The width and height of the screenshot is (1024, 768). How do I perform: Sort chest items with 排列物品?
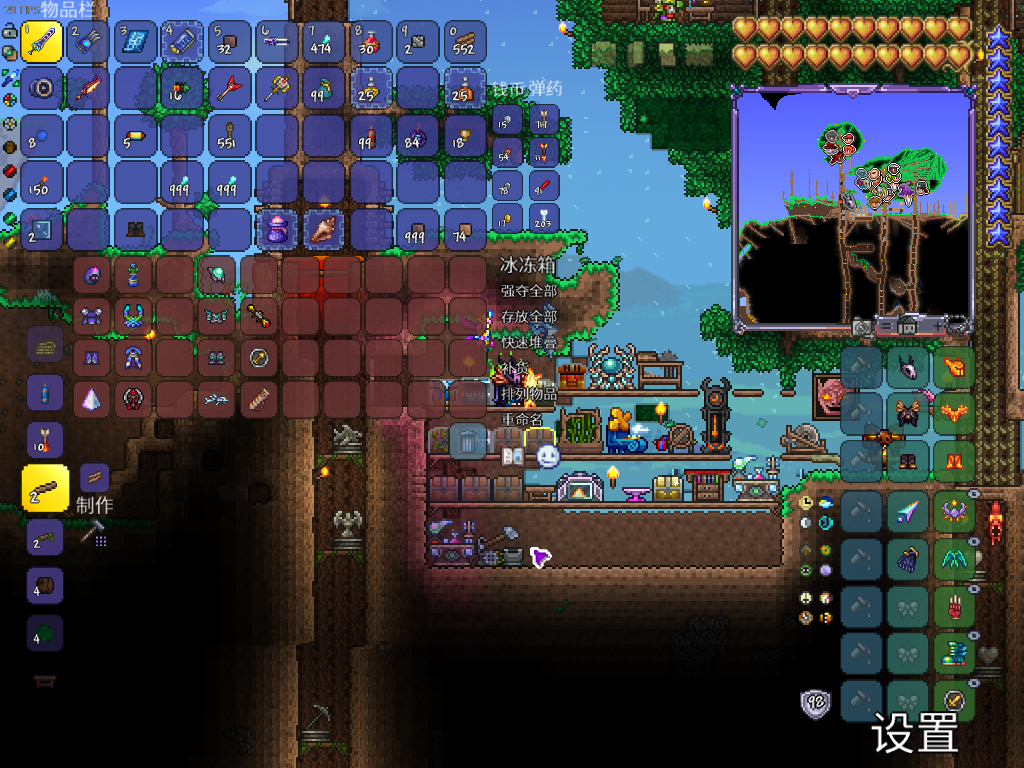529,393
